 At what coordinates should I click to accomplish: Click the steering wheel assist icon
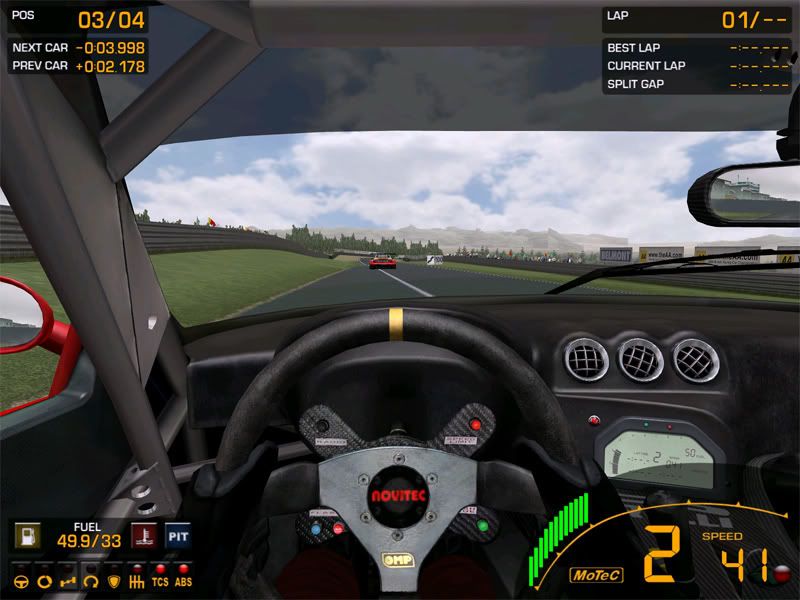pos(21,580)
